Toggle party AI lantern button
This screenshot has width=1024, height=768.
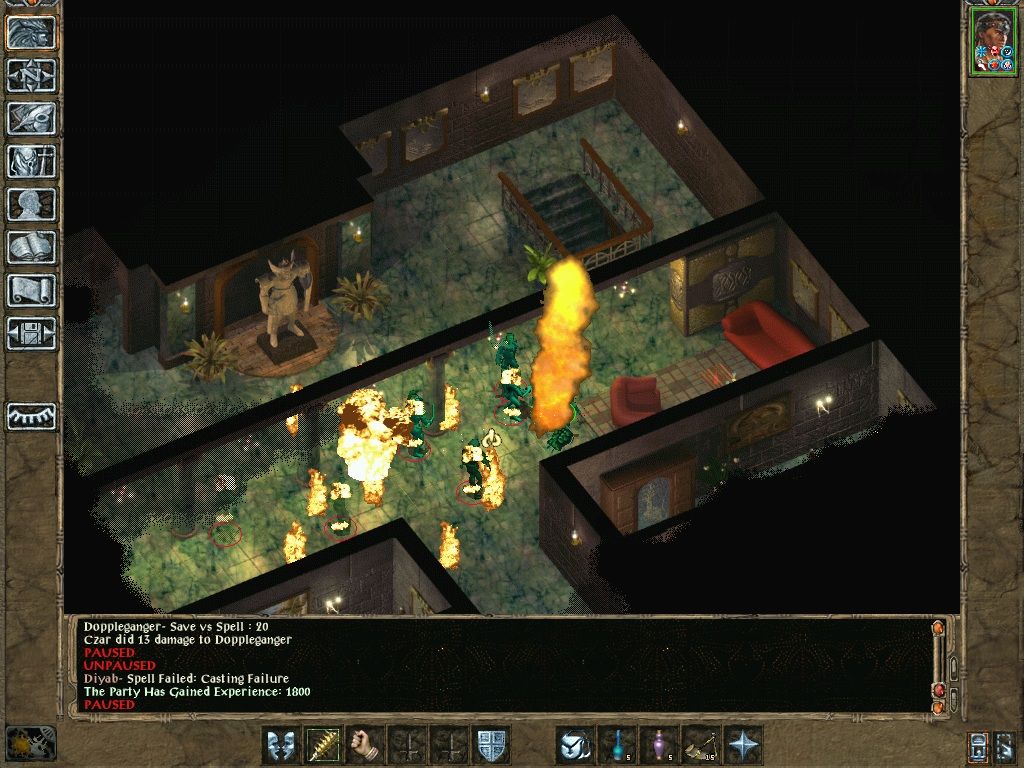pyautogui.click(x=980, y=745)
